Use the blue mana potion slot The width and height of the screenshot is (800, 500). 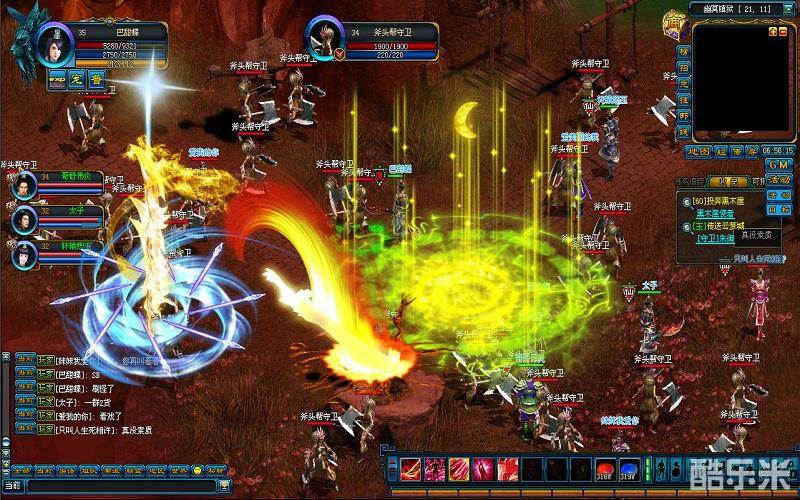629,468
